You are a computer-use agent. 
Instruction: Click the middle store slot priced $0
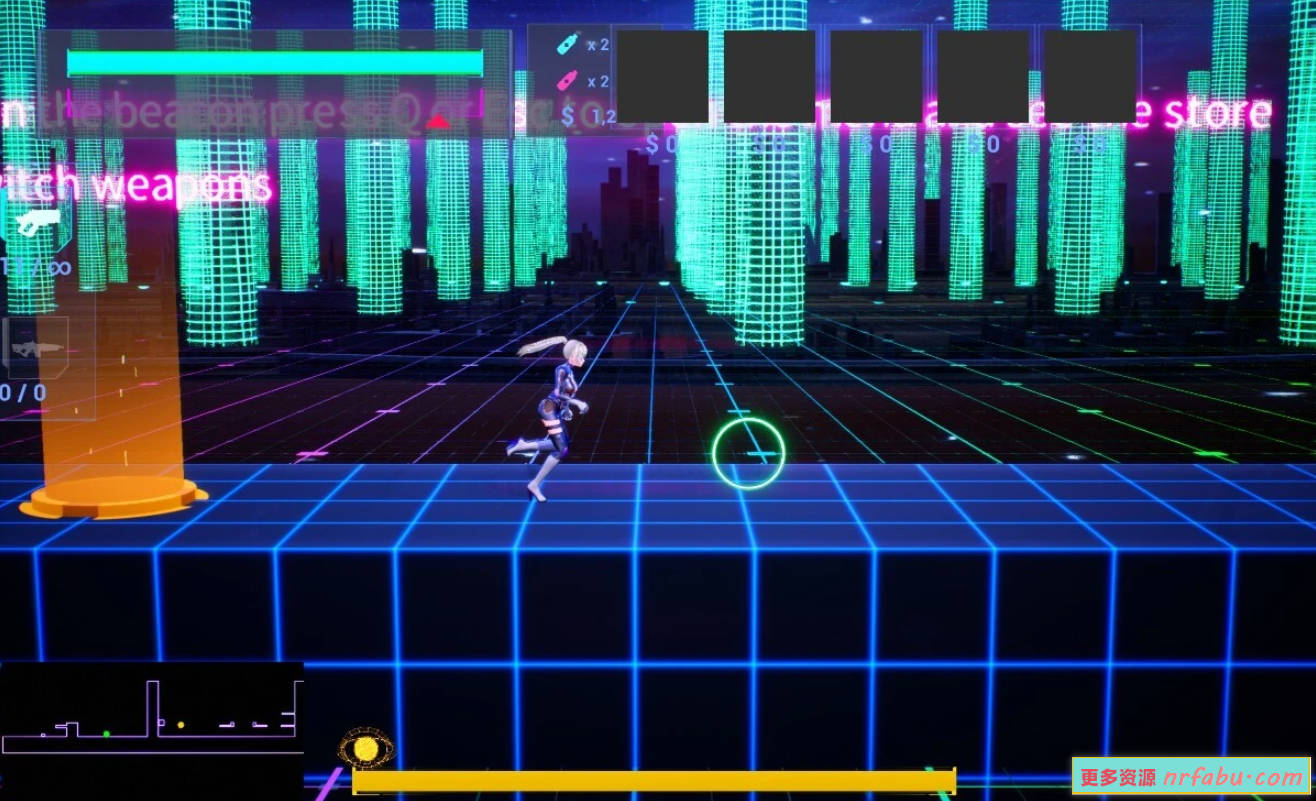coord(875,78)
